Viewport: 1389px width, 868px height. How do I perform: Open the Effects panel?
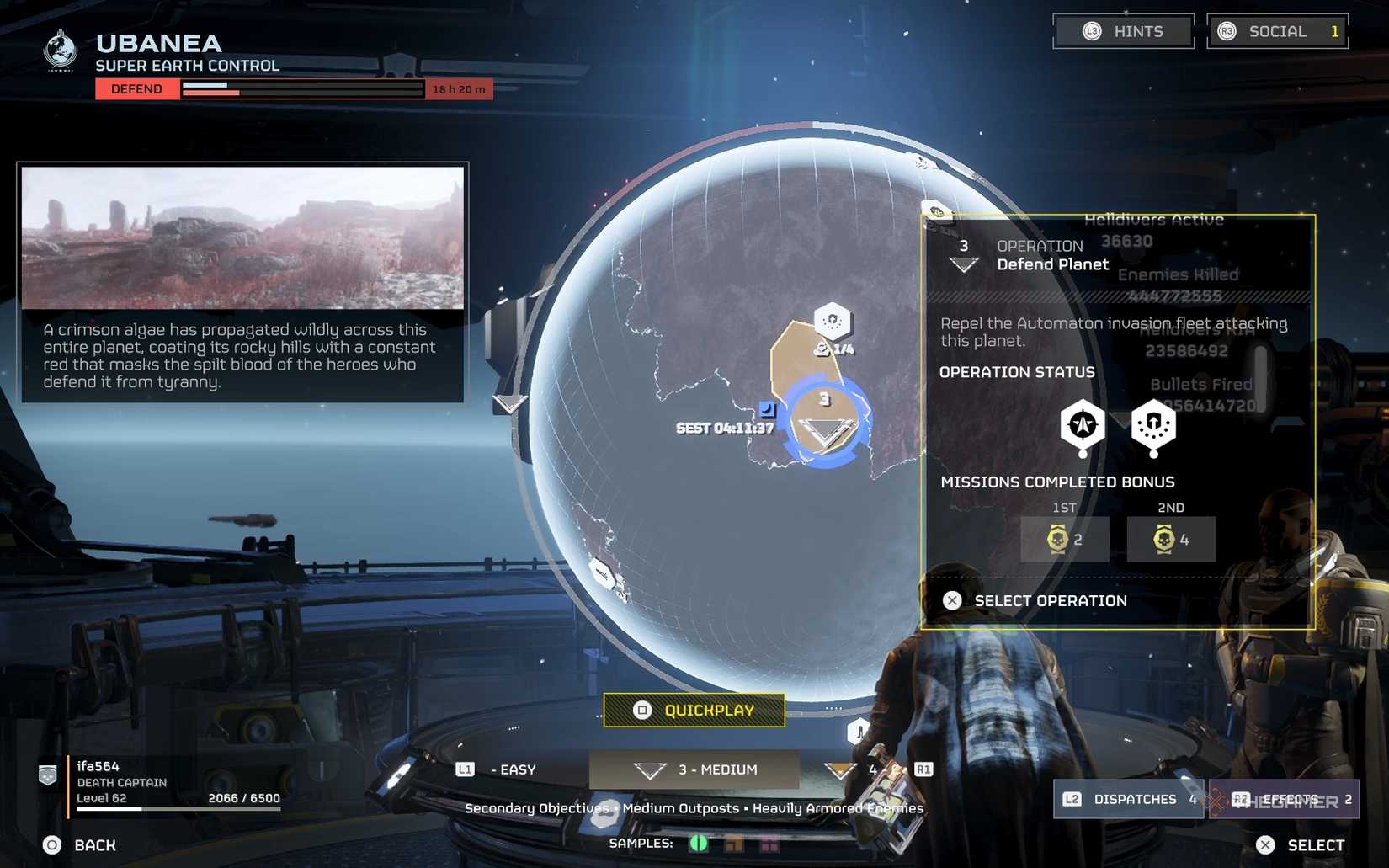(x=1289, y=799)
